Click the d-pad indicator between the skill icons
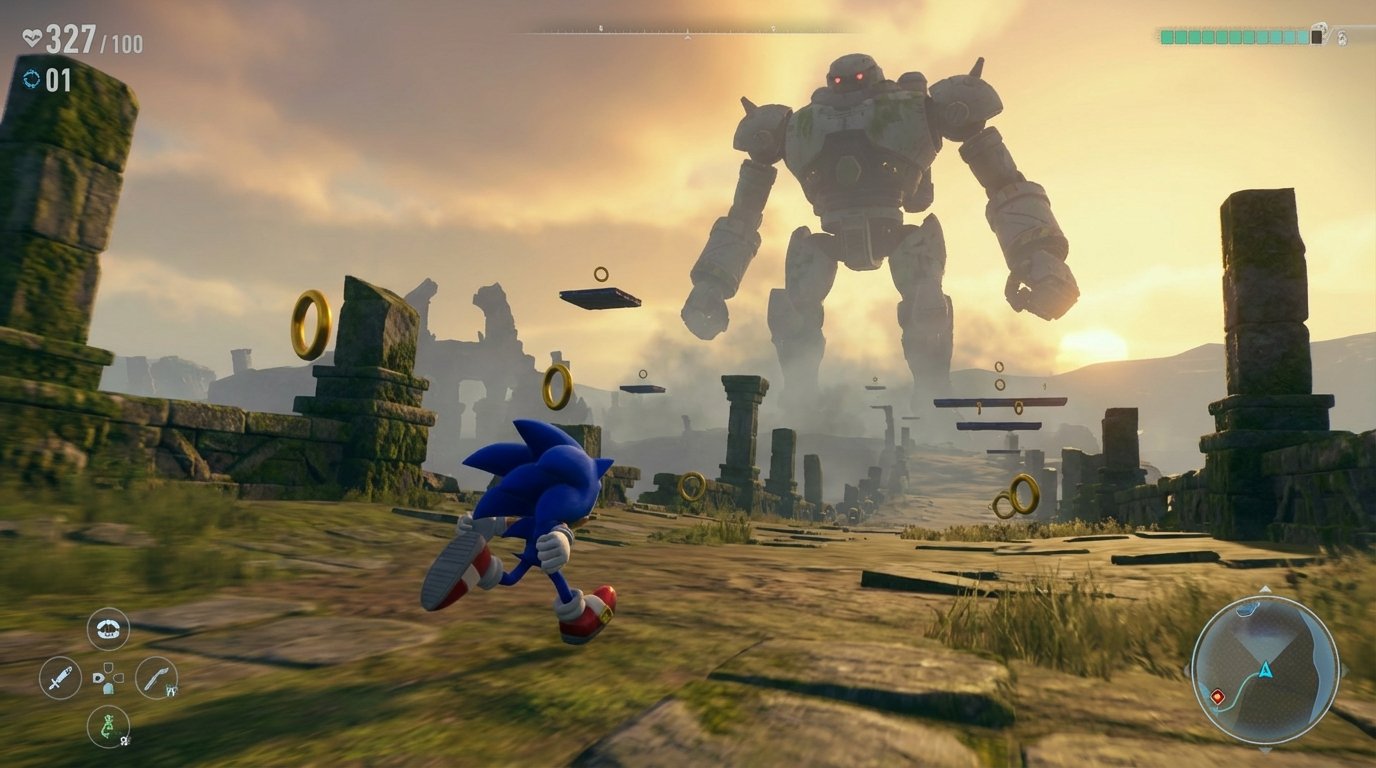The width and height of the screenshot is (1376, 768). (108, 678)
